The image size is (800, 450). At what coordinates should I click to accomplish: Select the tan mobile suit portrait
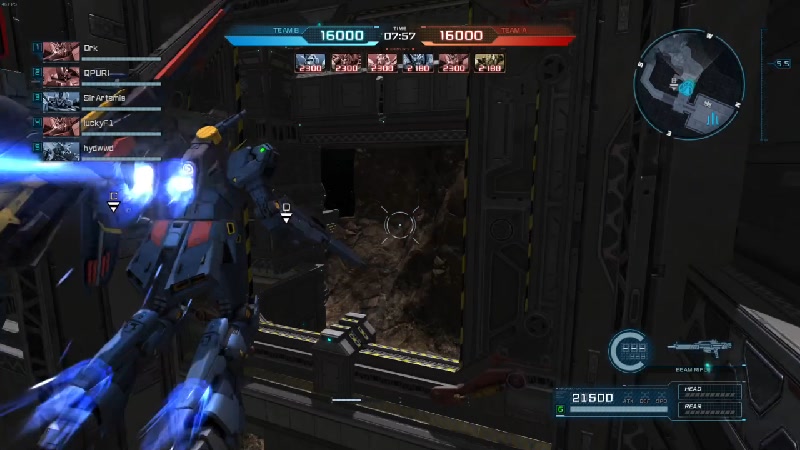point(490,62)
